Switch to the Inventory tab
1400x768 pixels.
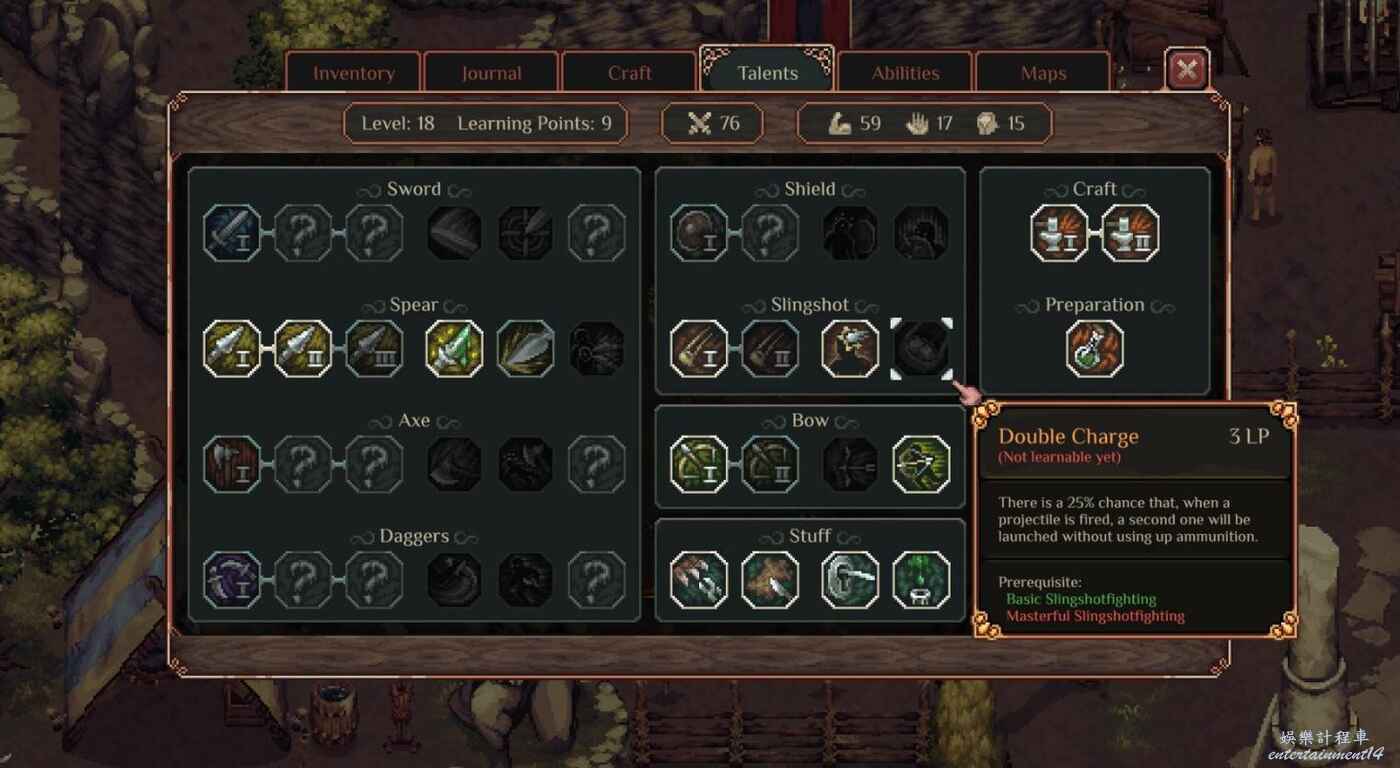coord(353,73)
